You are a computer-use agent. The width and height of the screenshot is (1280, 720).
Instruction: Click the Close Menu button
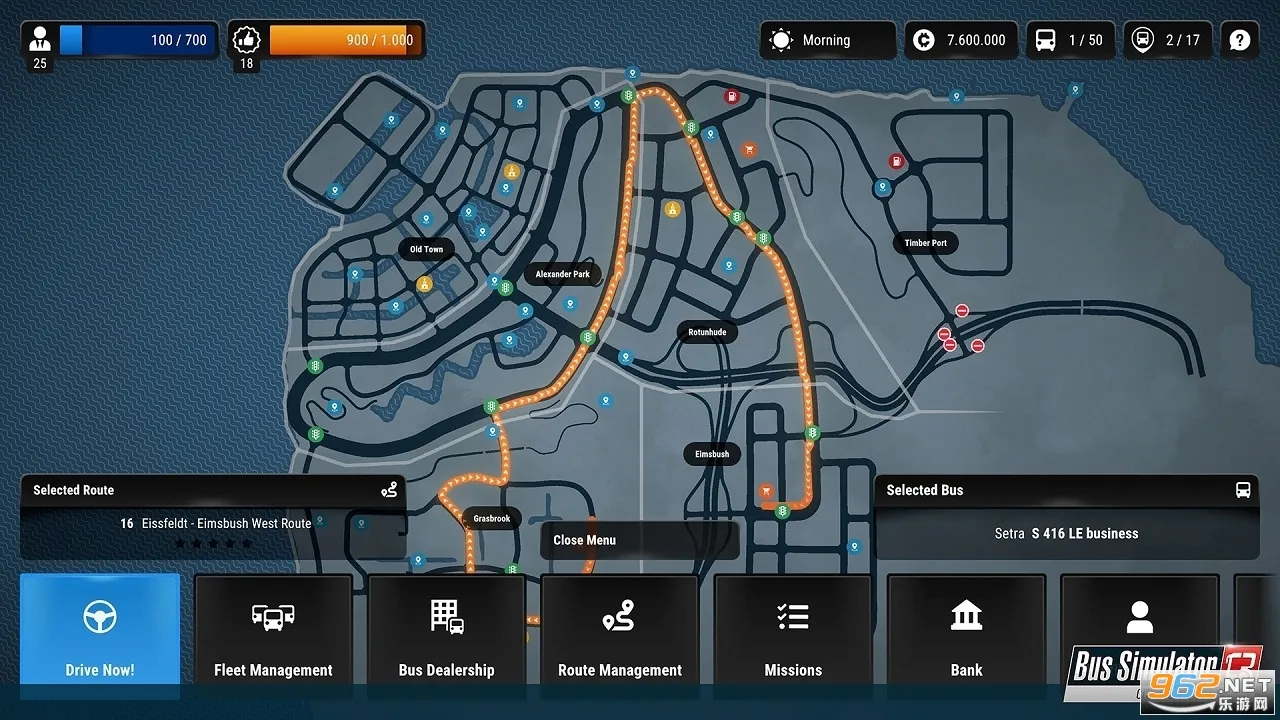[640, 540]
